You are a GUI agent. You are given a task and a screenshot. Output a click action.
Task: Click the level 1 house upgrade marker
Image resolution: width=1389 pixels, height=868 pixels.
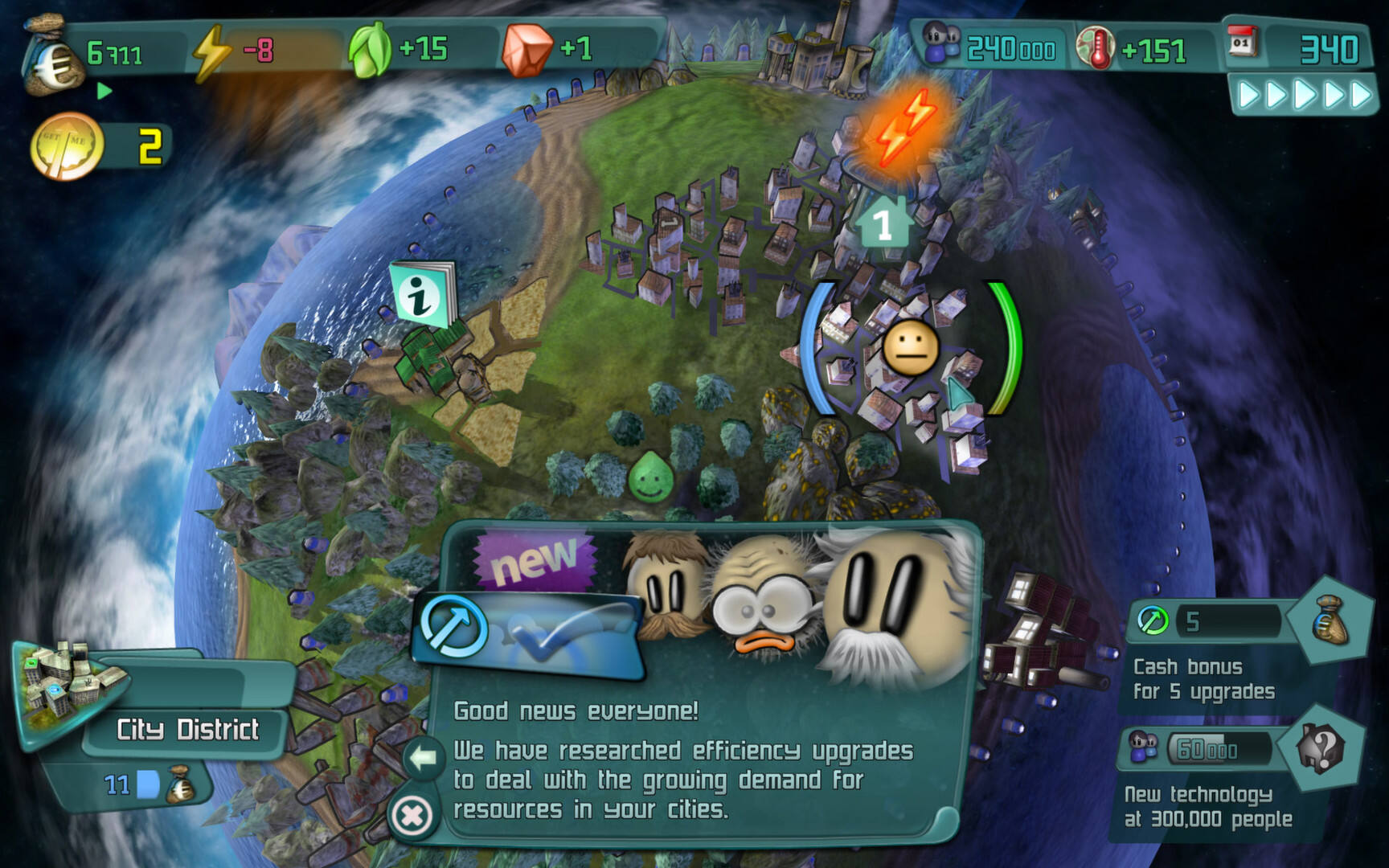(x=883, y=223)
